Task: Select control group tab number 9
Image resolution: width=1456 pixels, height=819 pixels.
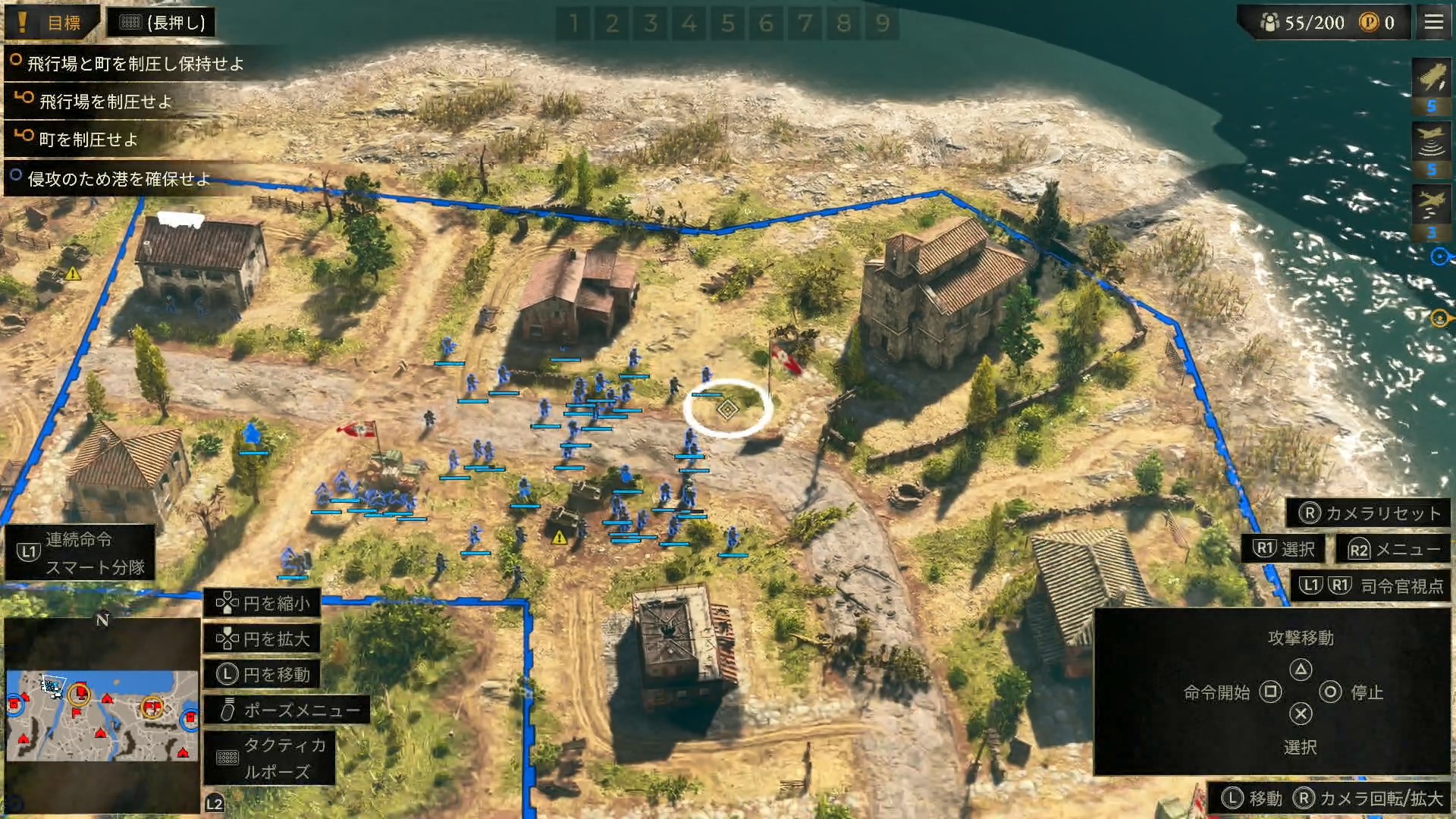Action: [881, 23]
